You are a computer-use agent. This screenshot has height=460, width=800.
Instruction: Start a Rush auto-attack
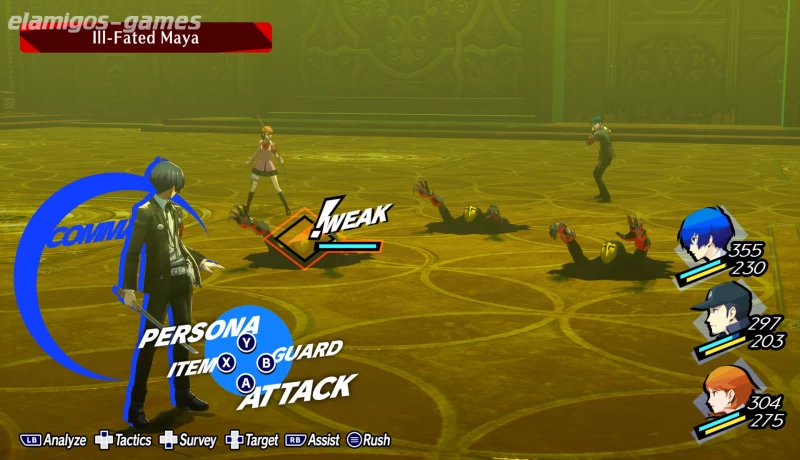coord(367,440)
